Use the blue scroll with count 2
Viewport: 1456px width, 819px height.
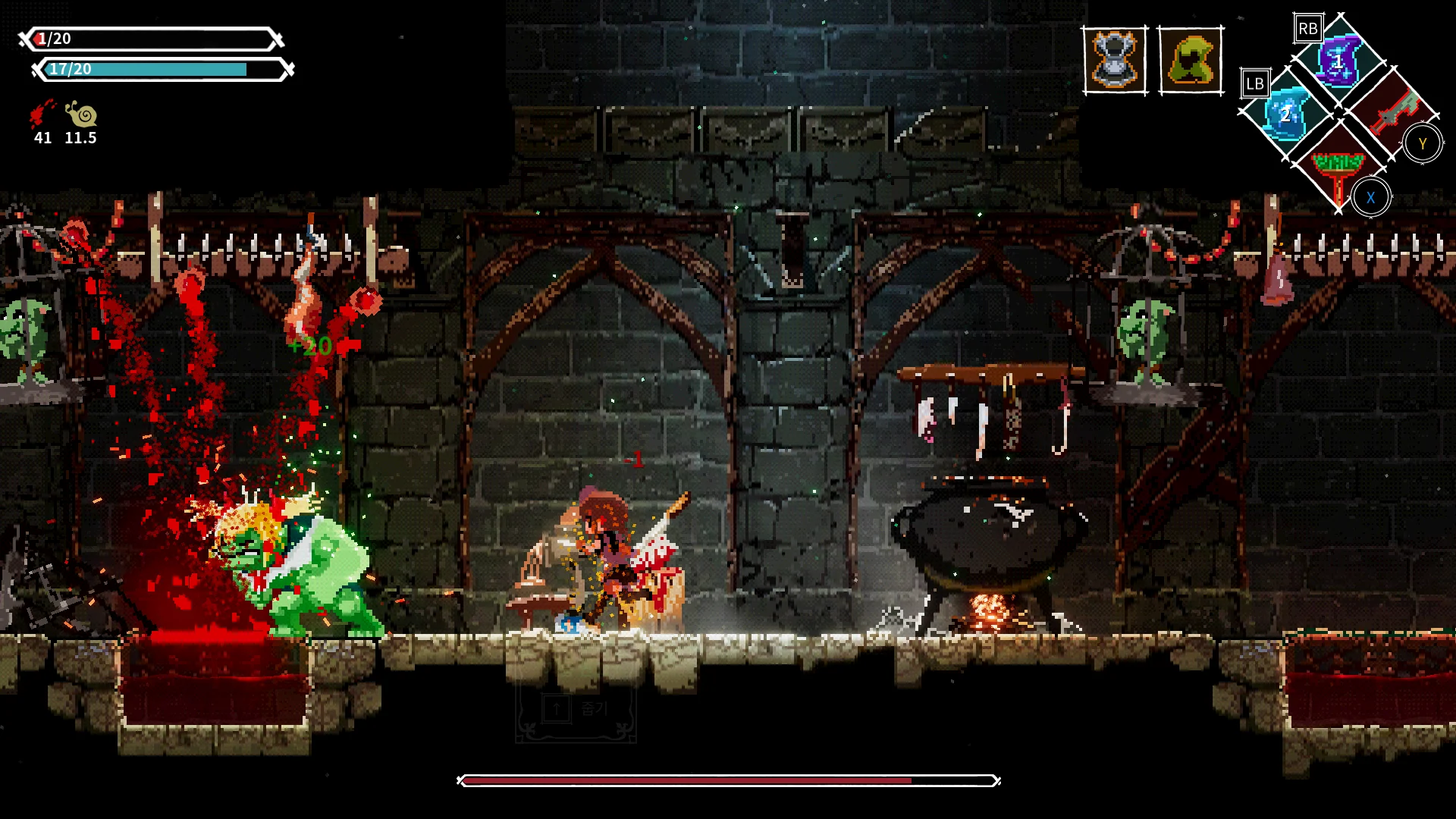coord(1286,114)
